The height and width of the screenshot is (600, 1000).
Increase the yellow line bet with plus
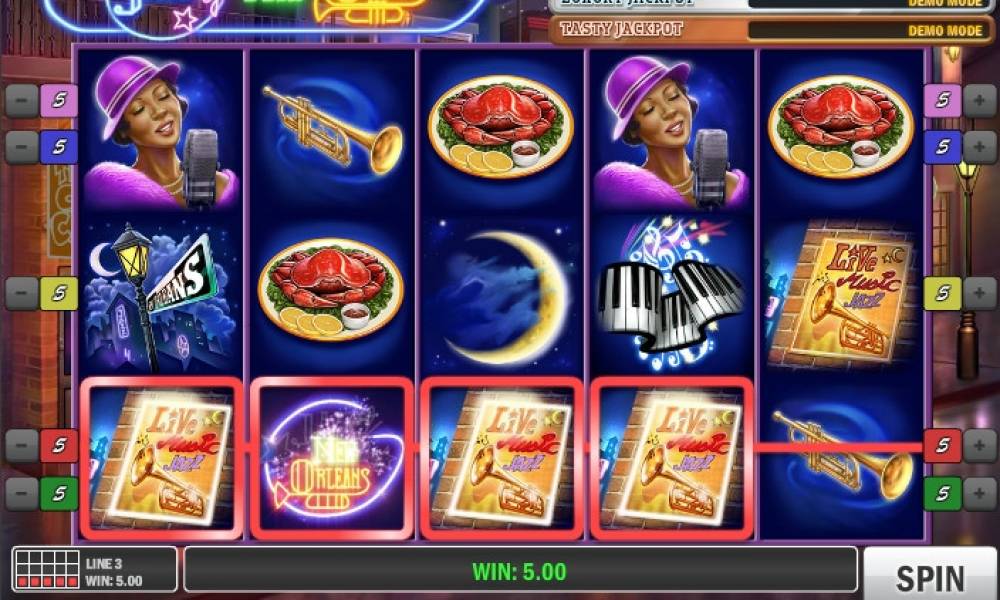pos(979,293)
